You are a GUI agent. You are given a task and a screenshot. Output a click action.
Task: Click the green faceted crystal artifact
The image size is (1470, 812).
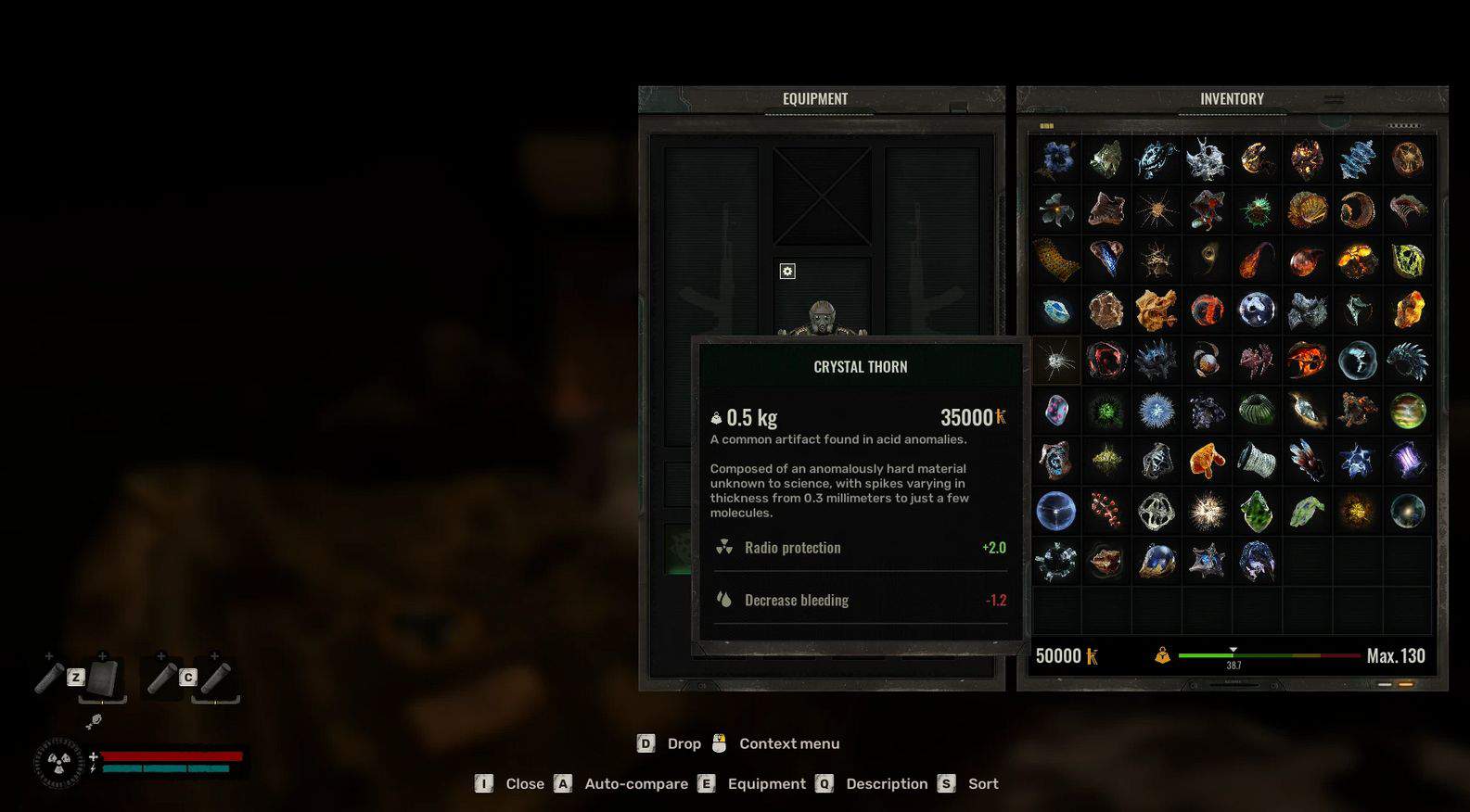click(1257, 511)
